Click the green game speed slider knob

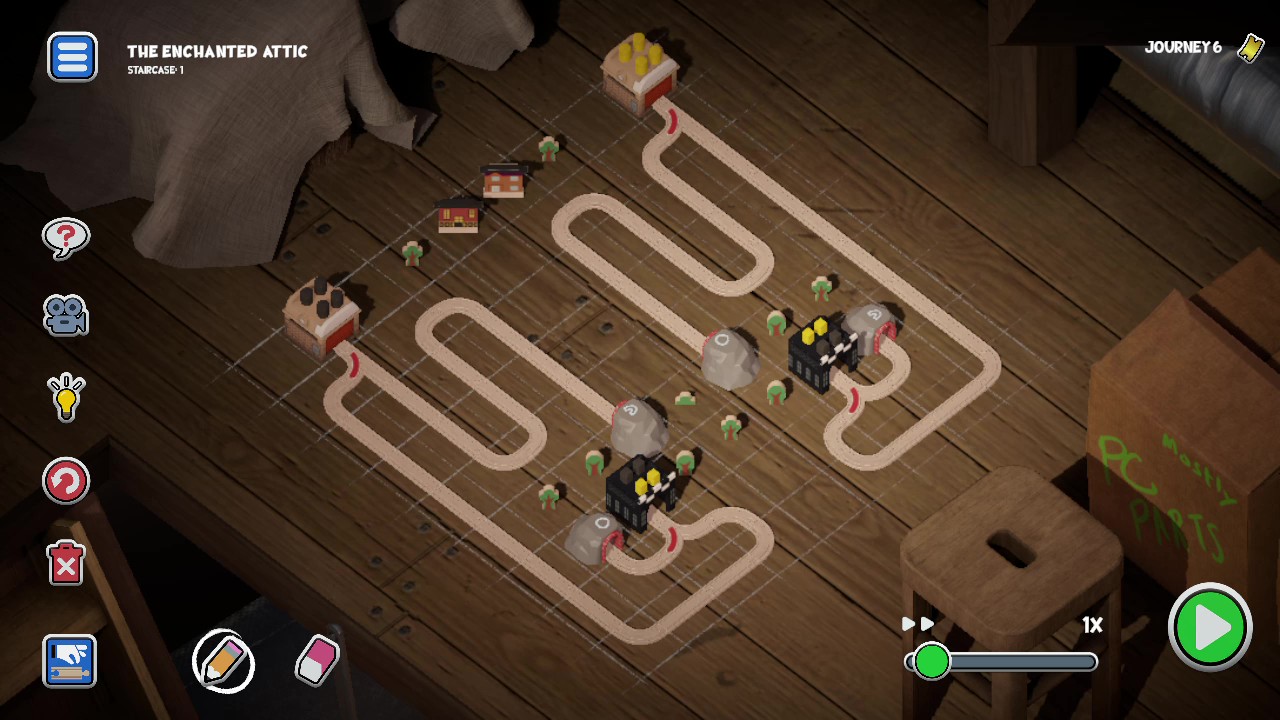pyautogui.click(x=932, y=661)
